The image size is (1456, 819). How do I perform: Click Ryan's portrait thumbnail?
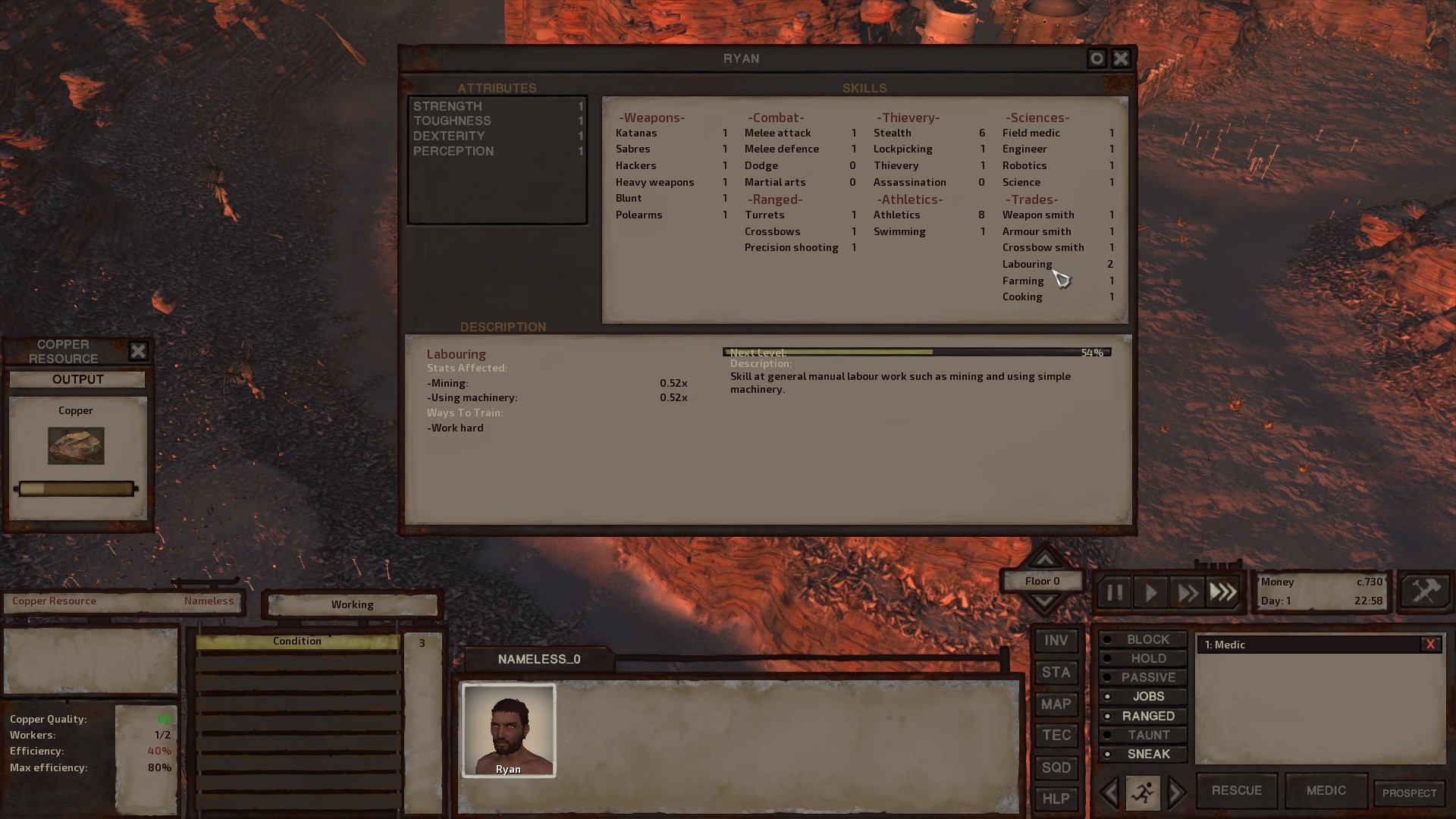click(508, 730)
